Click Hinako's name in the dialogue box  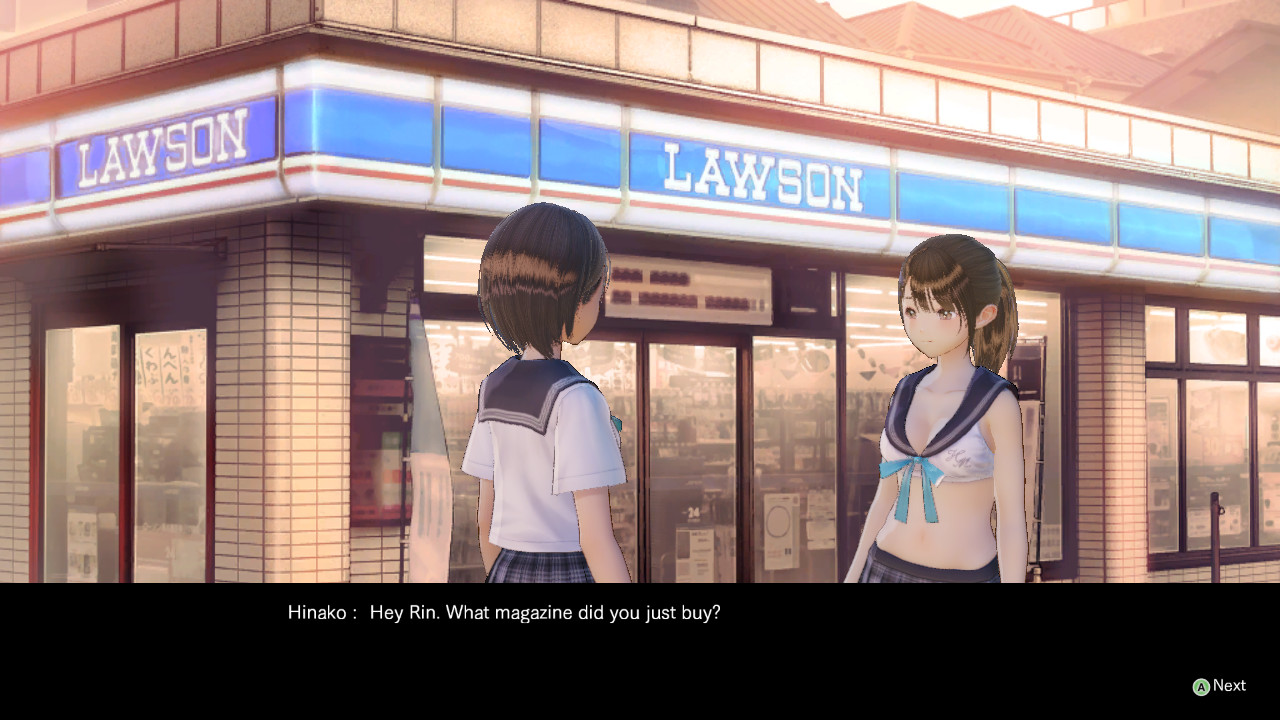(x=315, y=613)
